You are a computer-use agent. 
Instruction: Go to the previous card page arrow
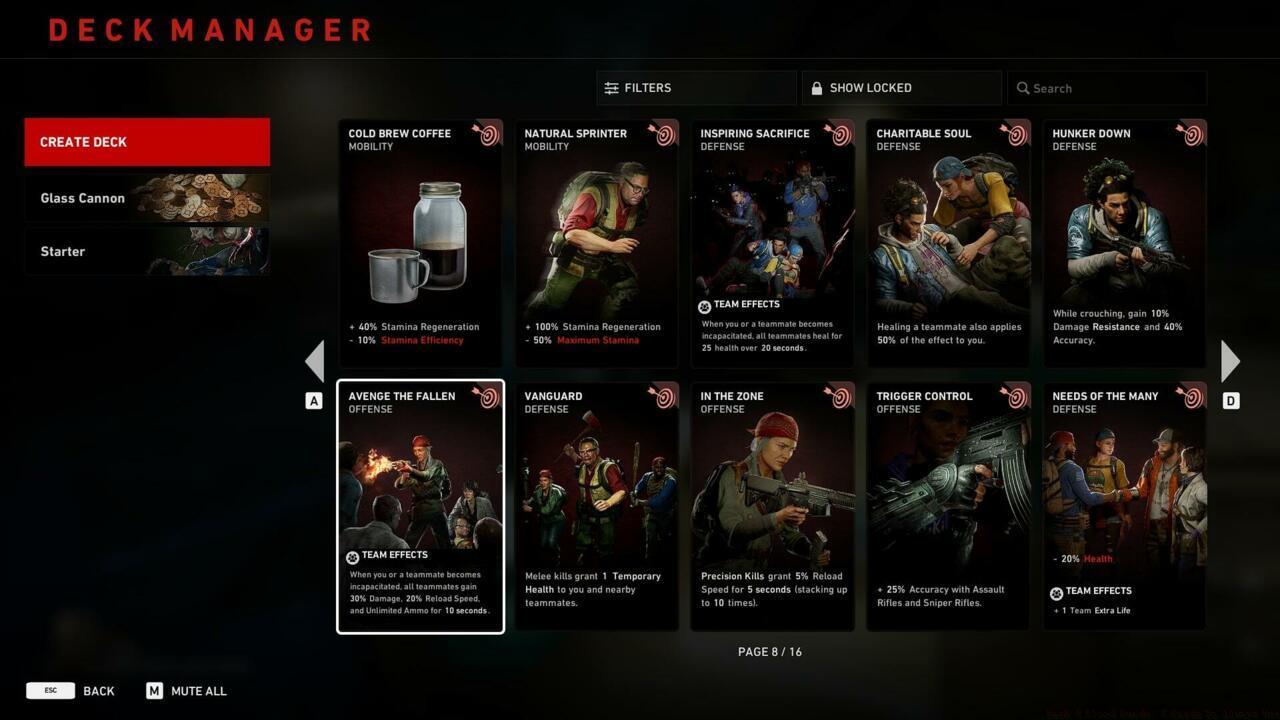[x=315, y=361]
